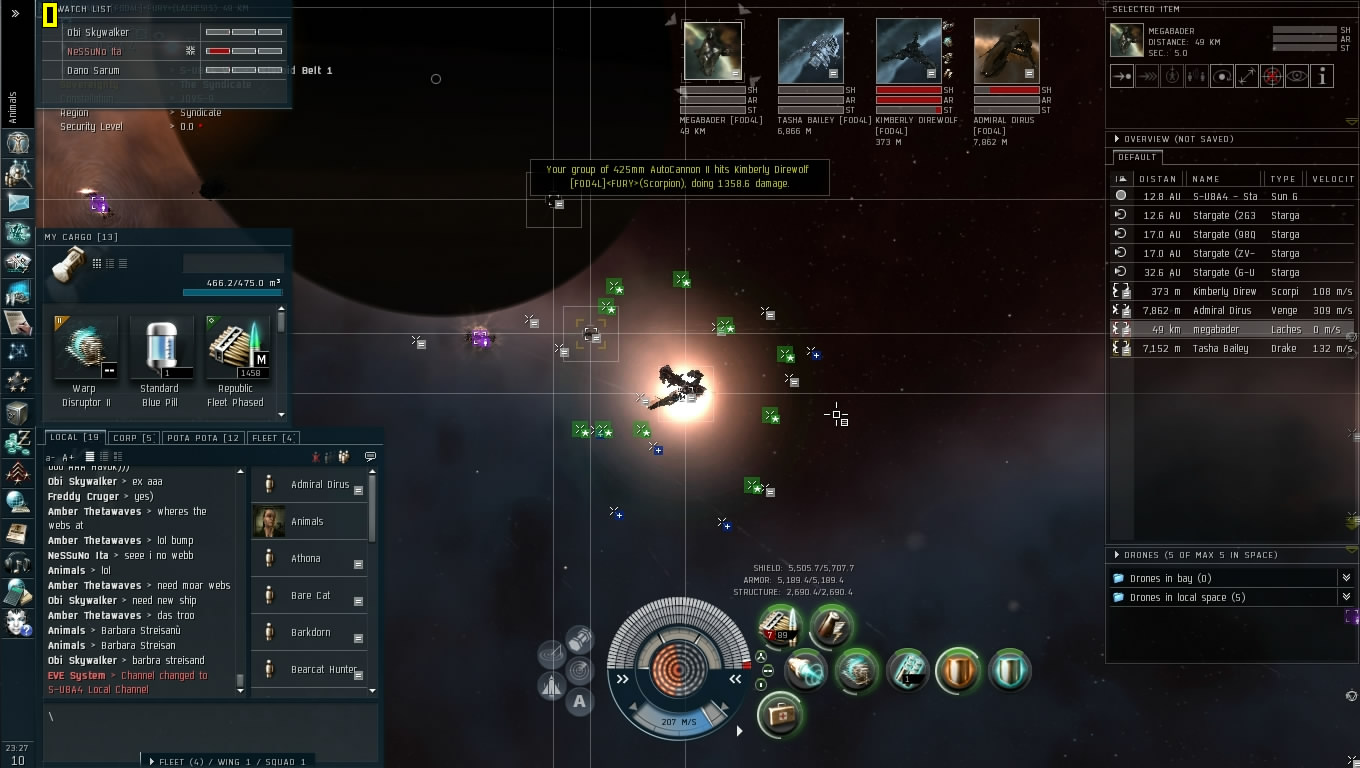The height and width of the screenshot is (768, 1360).
Task: Show info for selected item megabader
Action: pos(1322,76)
